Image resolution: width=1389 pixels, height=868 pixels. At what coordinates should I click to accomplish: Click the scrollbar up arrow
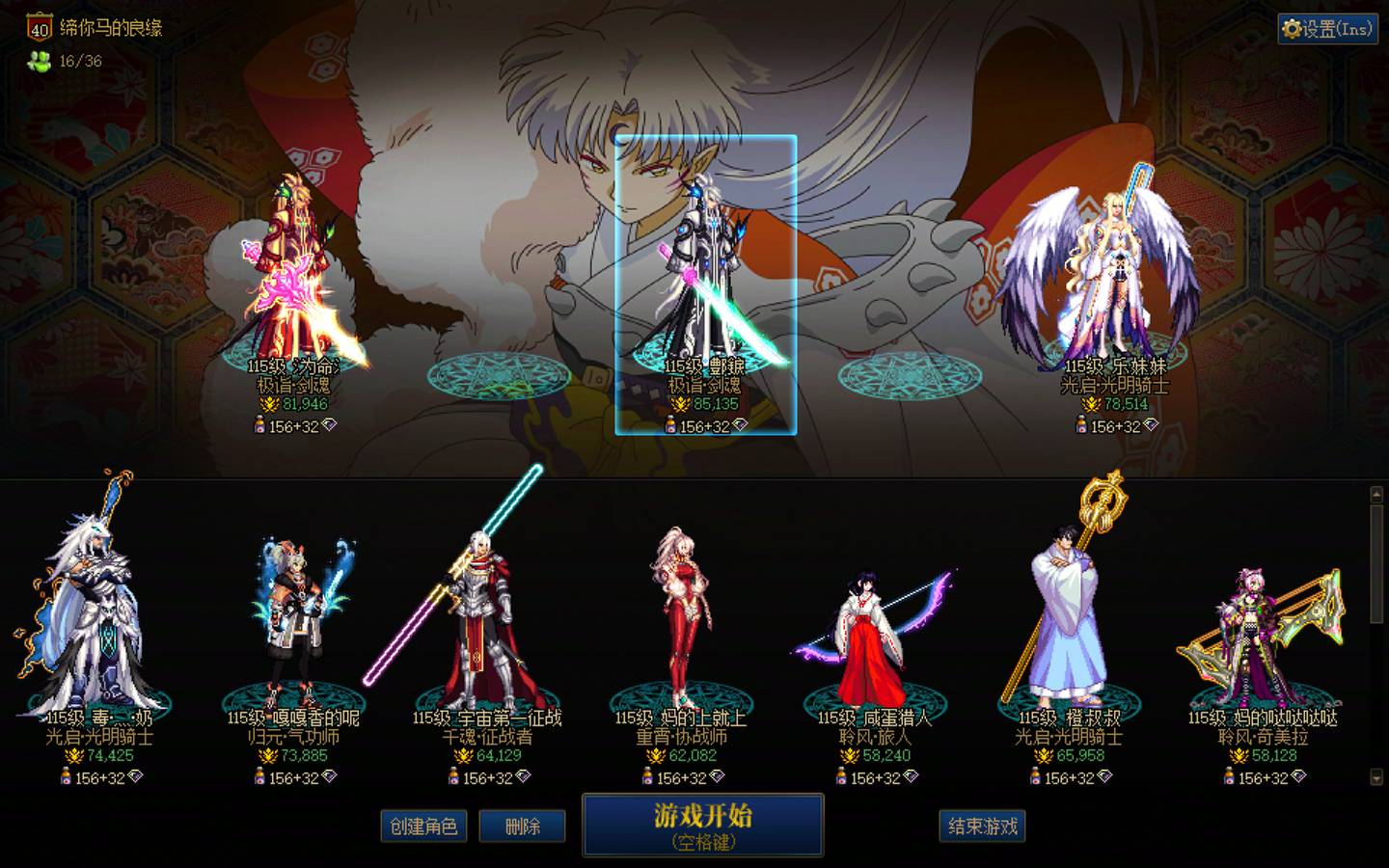1376,492
